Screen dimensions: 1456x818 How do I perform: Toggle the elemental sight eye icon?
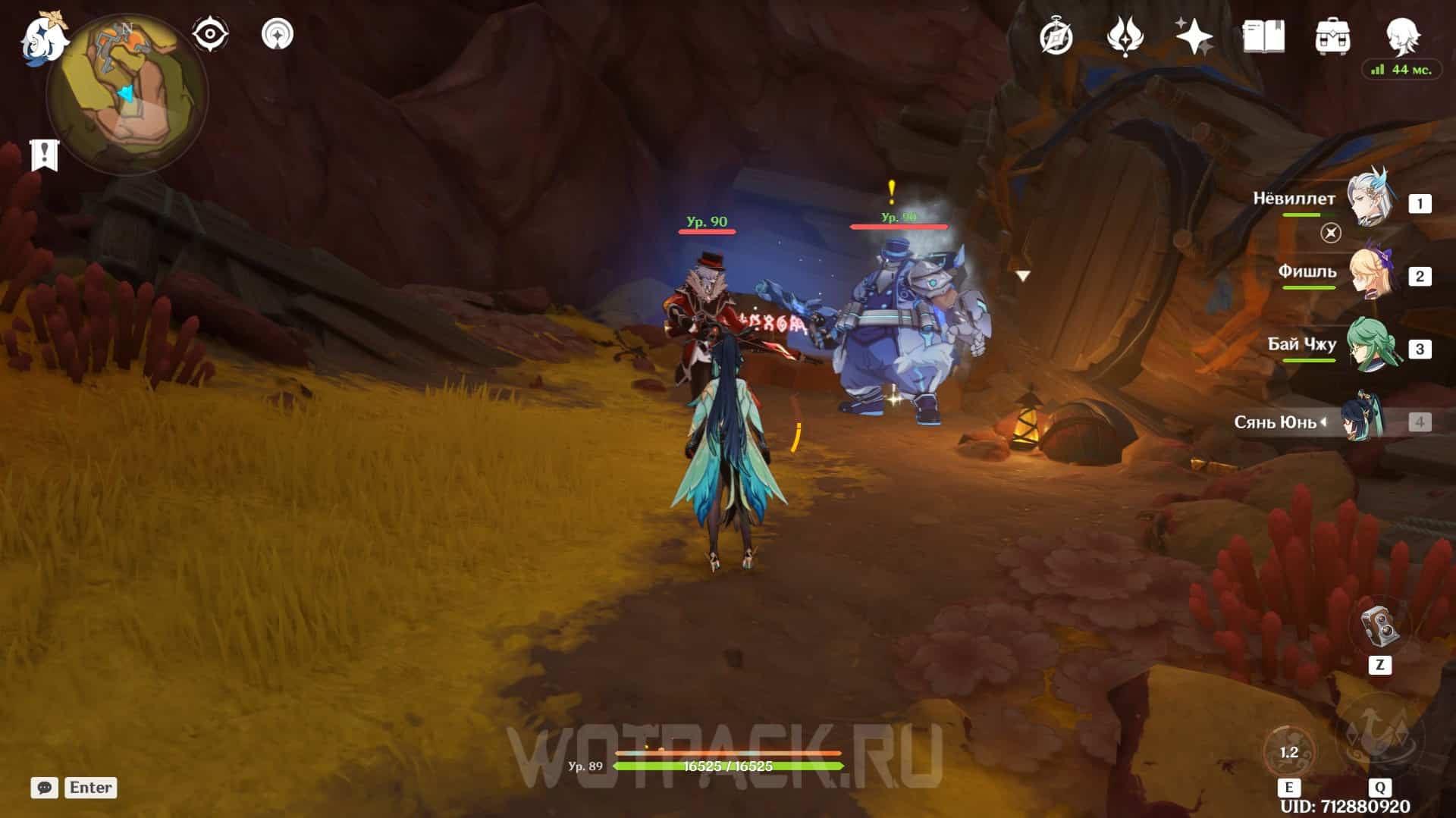(209, 34)
